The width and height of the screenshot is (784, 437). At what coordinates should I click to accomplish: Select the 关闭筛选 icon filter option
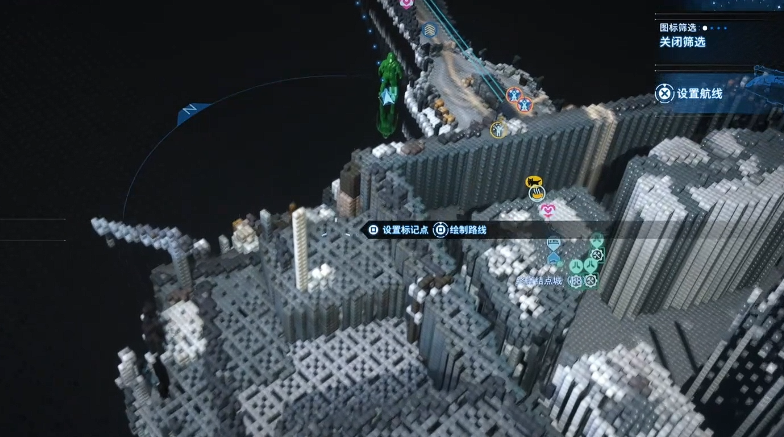(x=682, y=42)
